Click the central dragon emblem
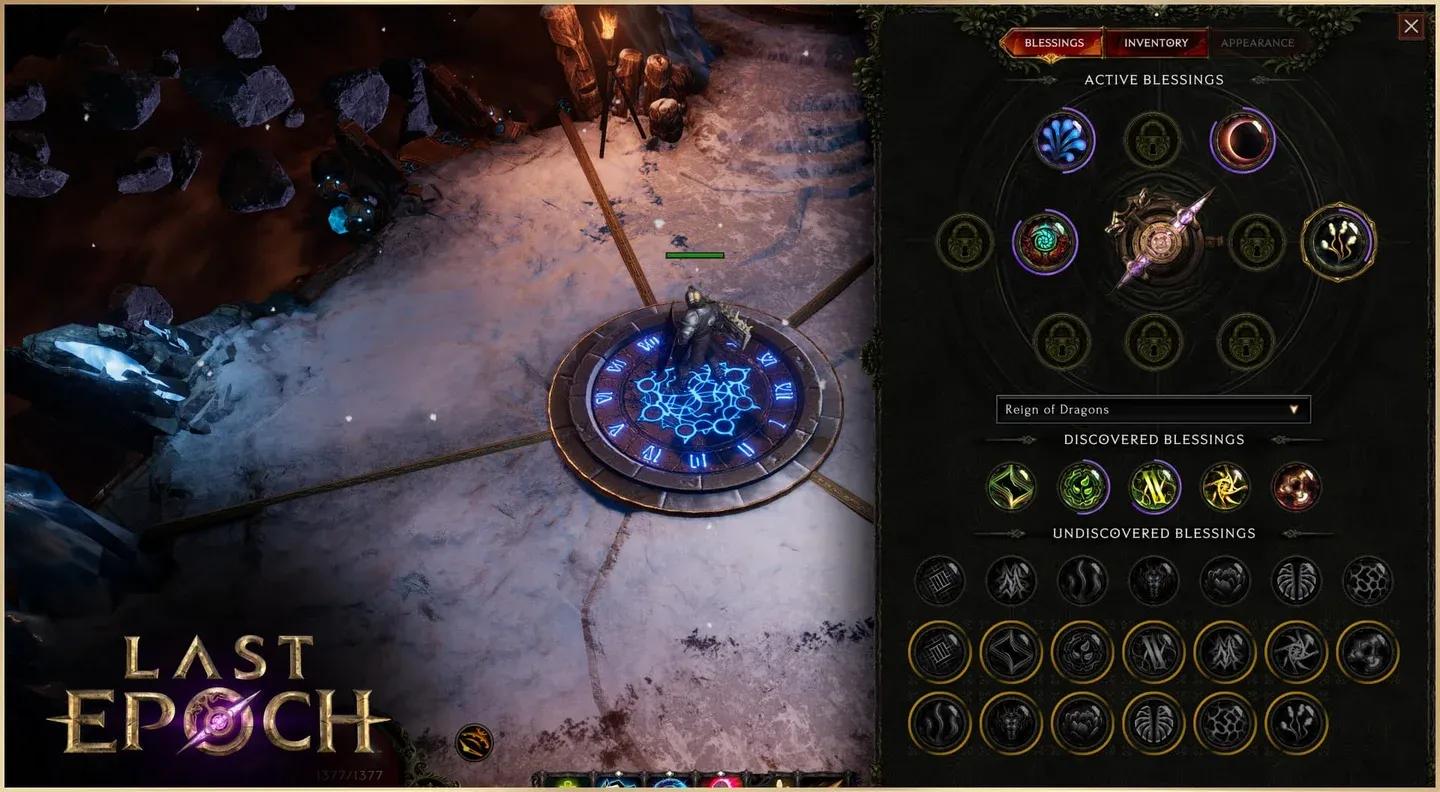The width and height of the screenshot is (1440, 792). click(1158, 243)
